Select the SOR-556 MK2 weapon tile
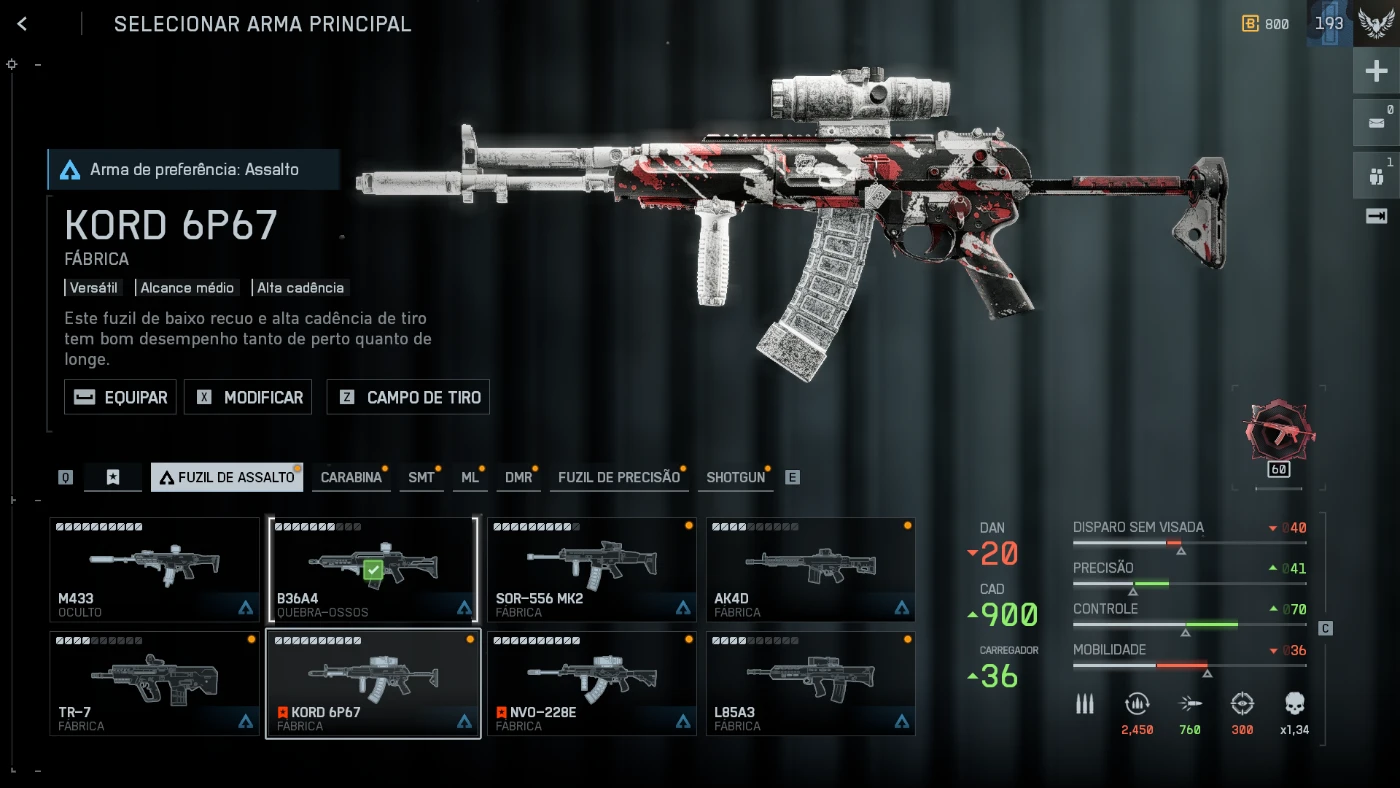This screenshot has width=1400, height=788. [x=591, y=569]
